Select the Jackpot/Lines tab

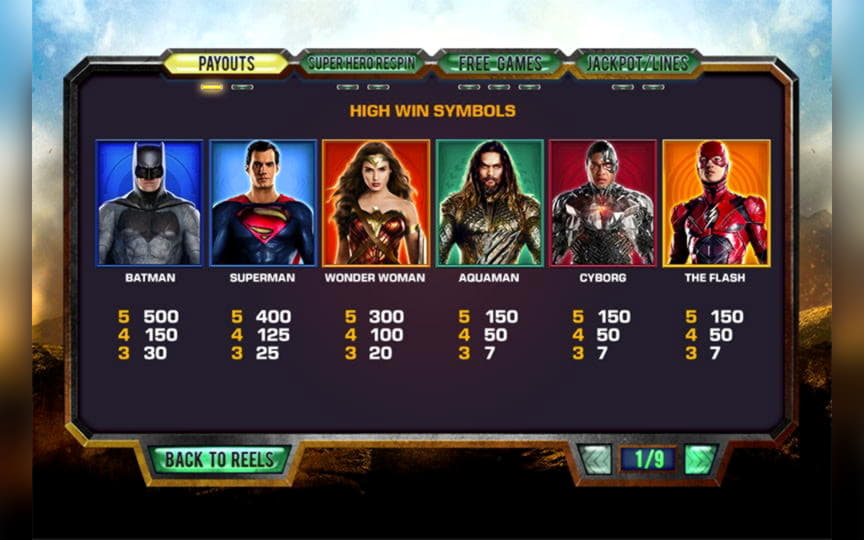pyautogui.click(x=637, y=63)
